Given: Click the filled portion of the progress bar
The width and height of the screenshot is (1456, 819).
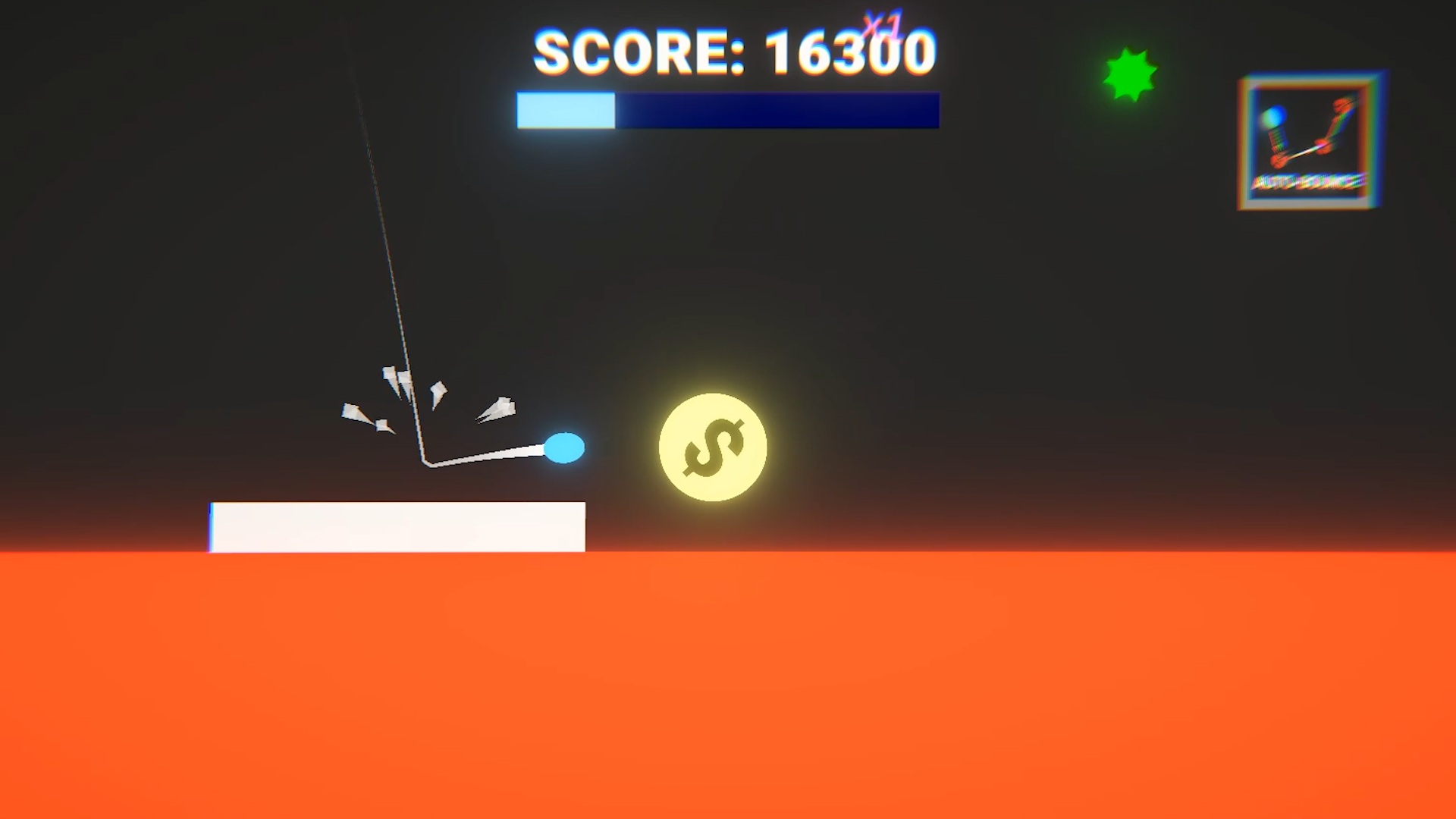Looking at the screenshot, I should (x=565, y=110).
